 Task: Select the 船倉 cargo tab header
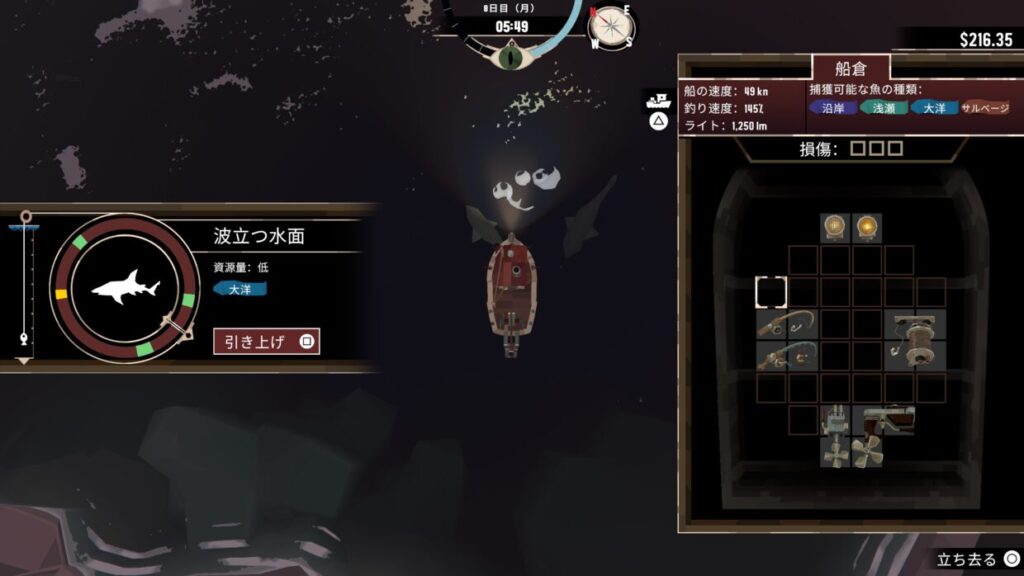coord(849,69)
